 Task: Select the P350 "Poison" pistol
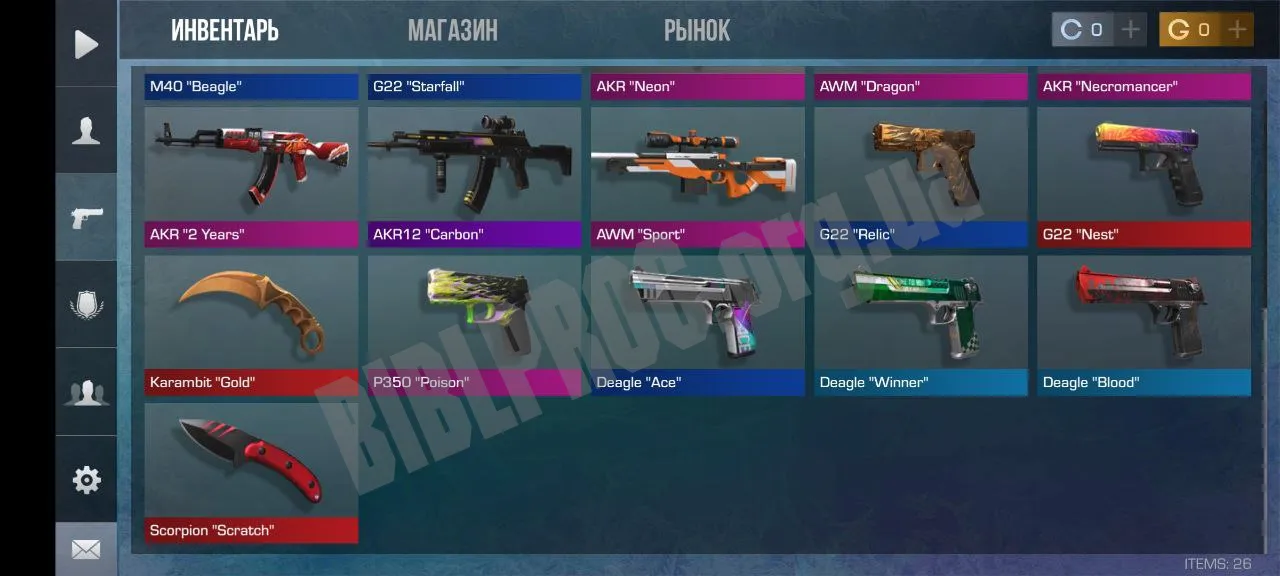point(474,324)
